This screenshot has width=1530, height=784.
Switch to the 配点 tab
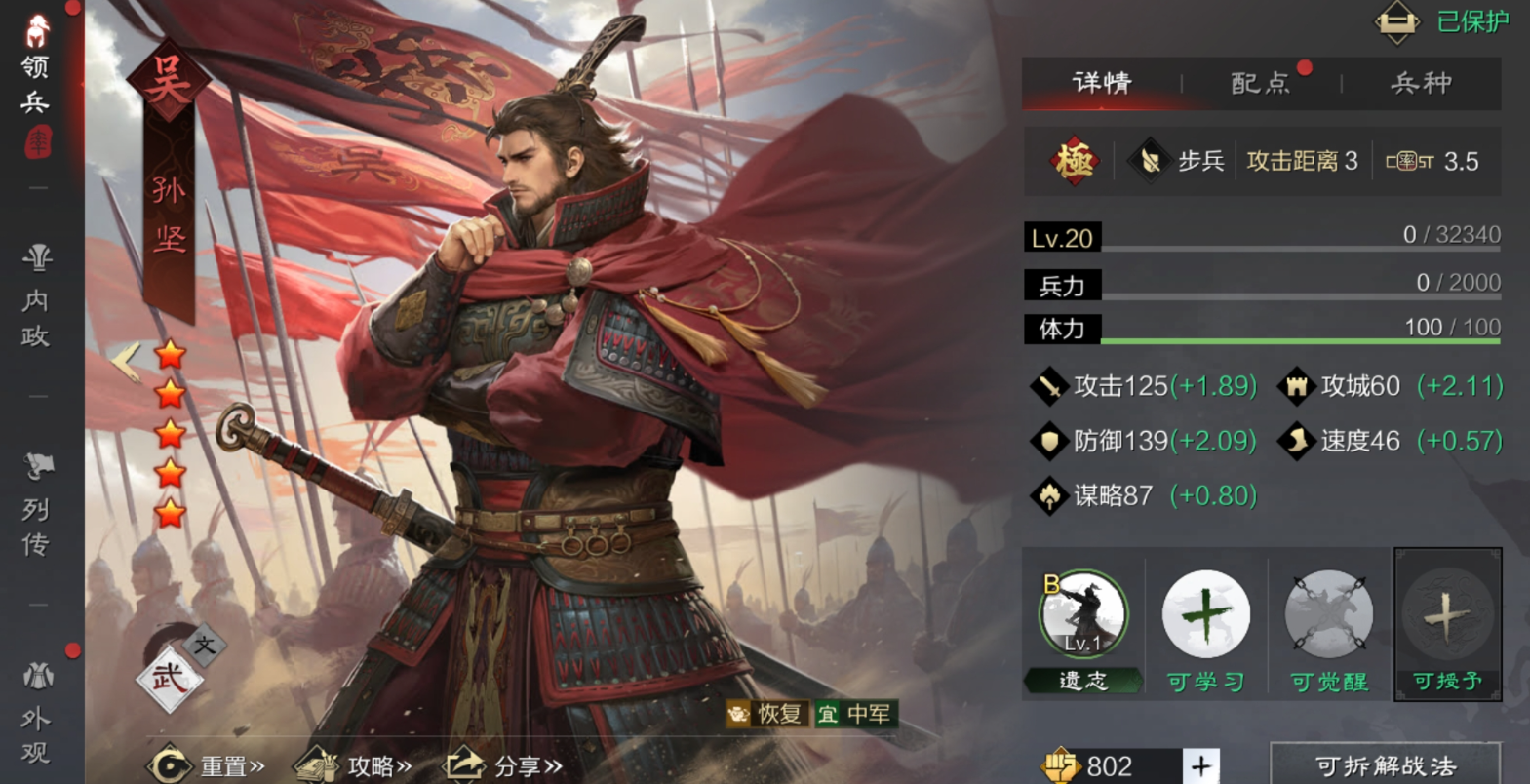coord(1260,84)
